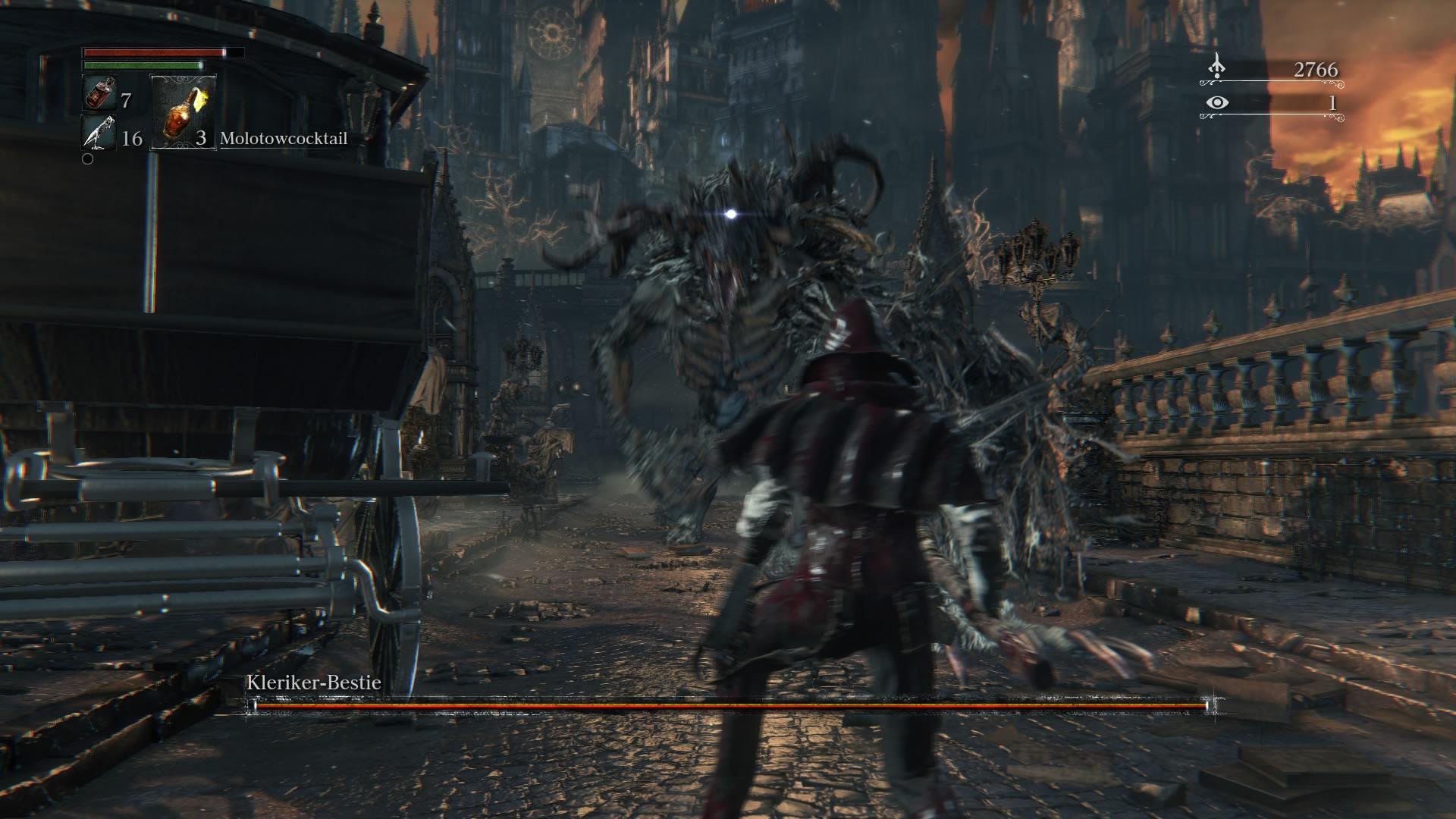Select the flaming Molotowcocktail item icon

click(182, 114)
